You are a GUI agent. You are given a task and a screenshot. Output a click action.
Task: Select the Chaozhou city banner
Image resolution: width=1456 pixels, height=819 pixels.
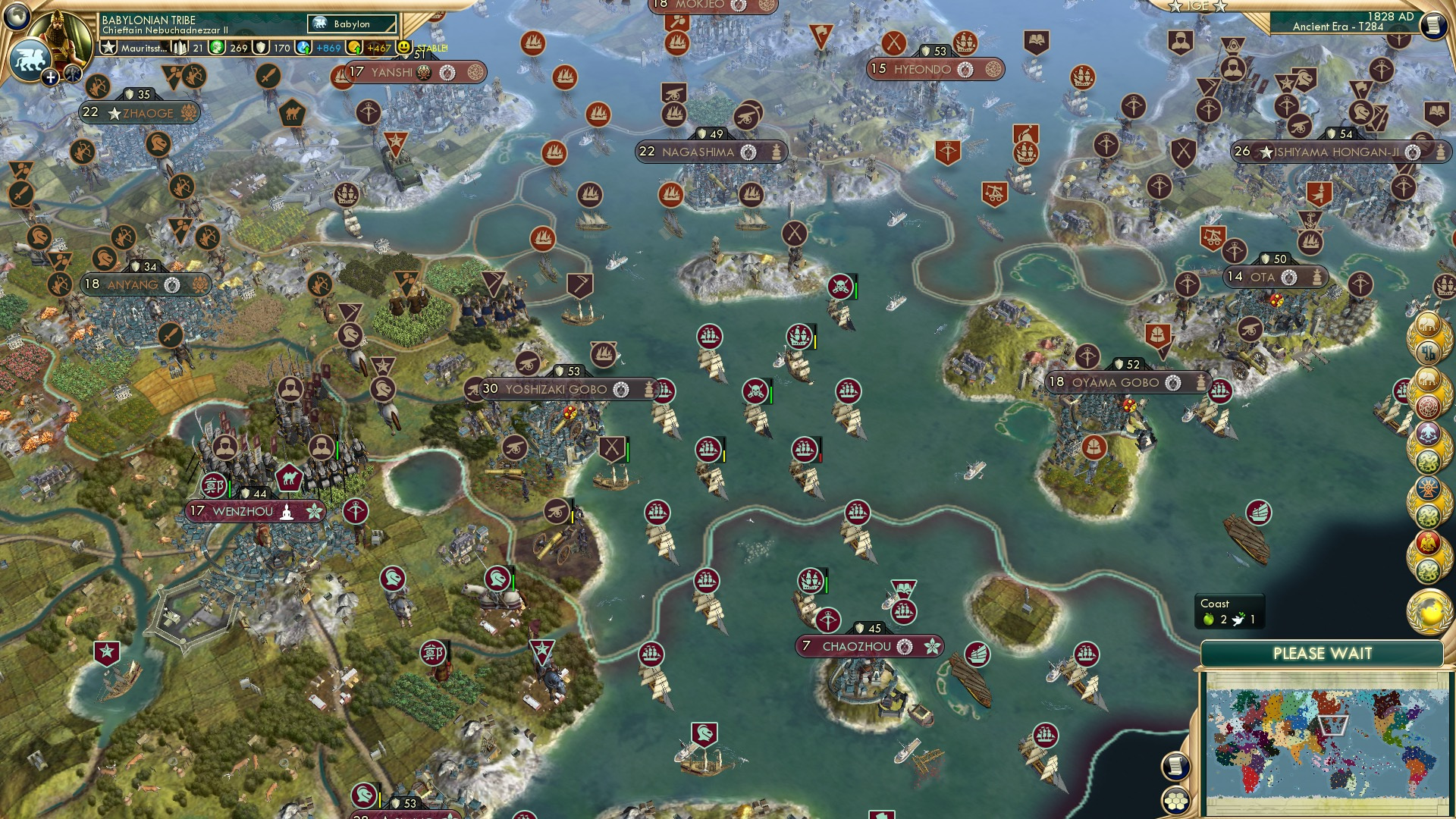point(857,647)
